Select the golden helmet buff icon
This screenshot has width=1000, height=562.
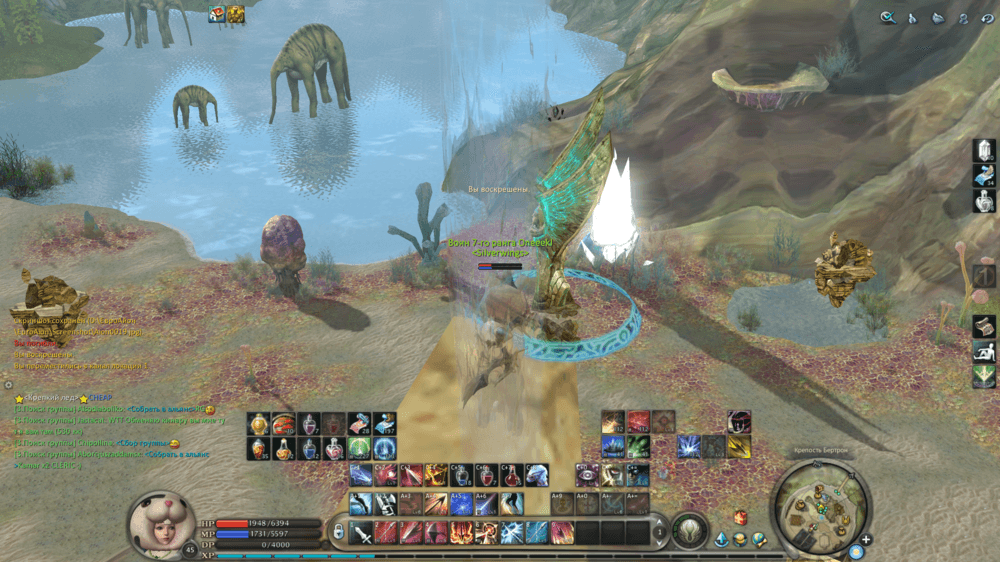[236, 13]
